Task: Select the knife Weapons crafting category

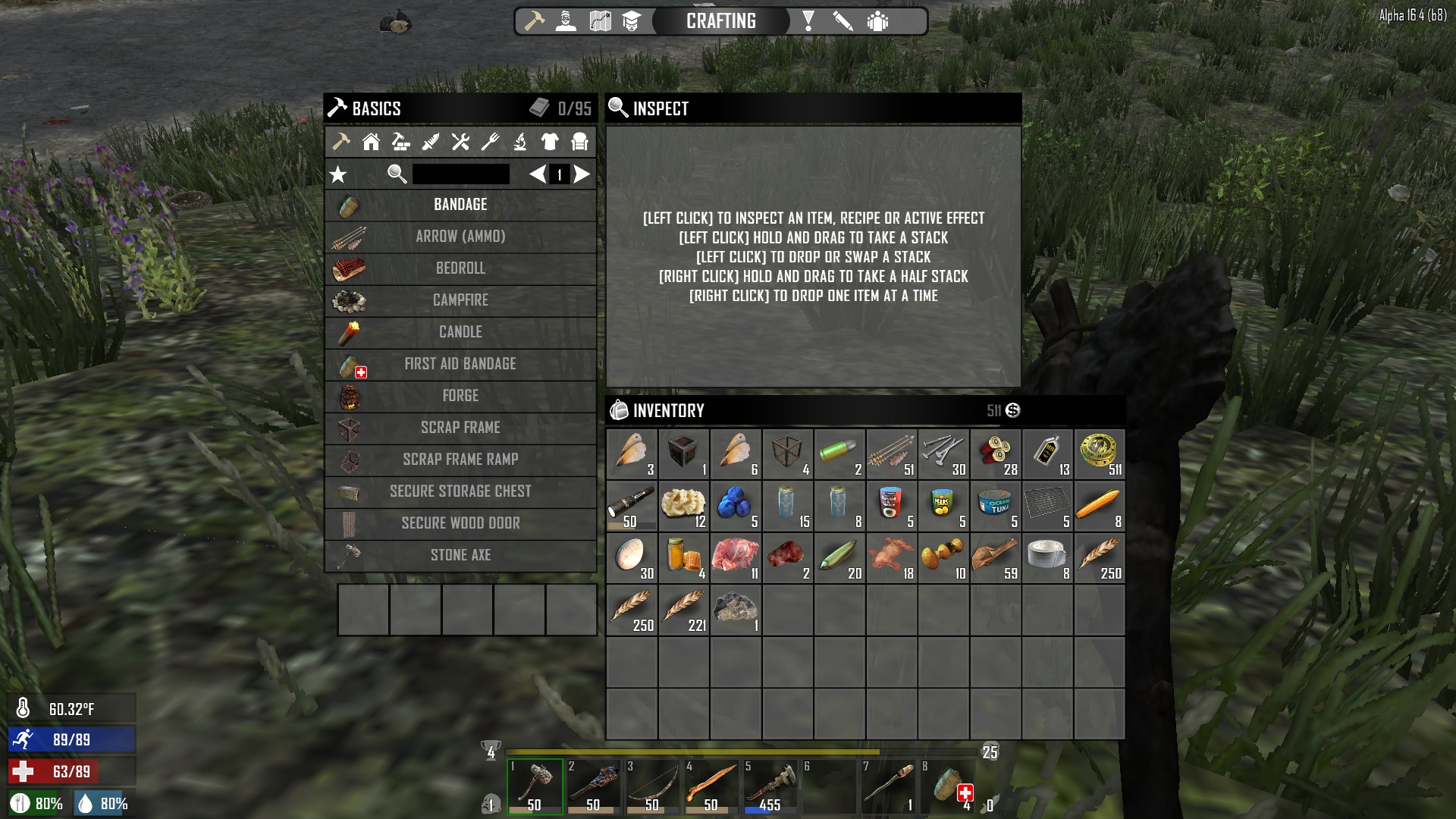Action: (431, 143)
